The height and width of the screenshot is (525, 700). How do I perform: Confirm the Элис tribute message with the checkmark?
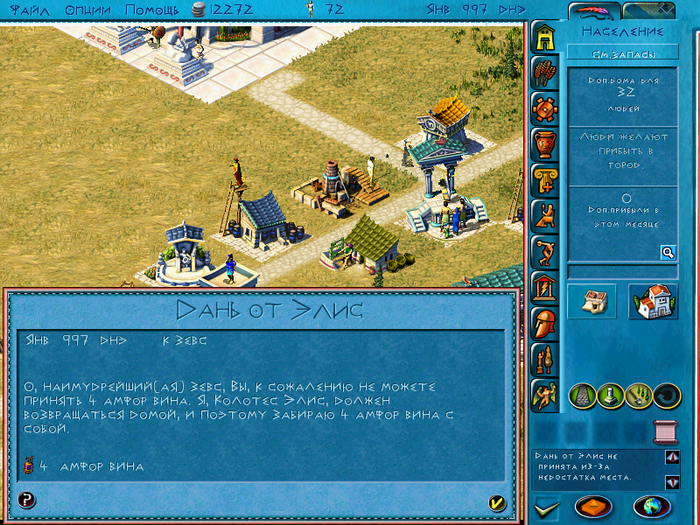(497, 501)
